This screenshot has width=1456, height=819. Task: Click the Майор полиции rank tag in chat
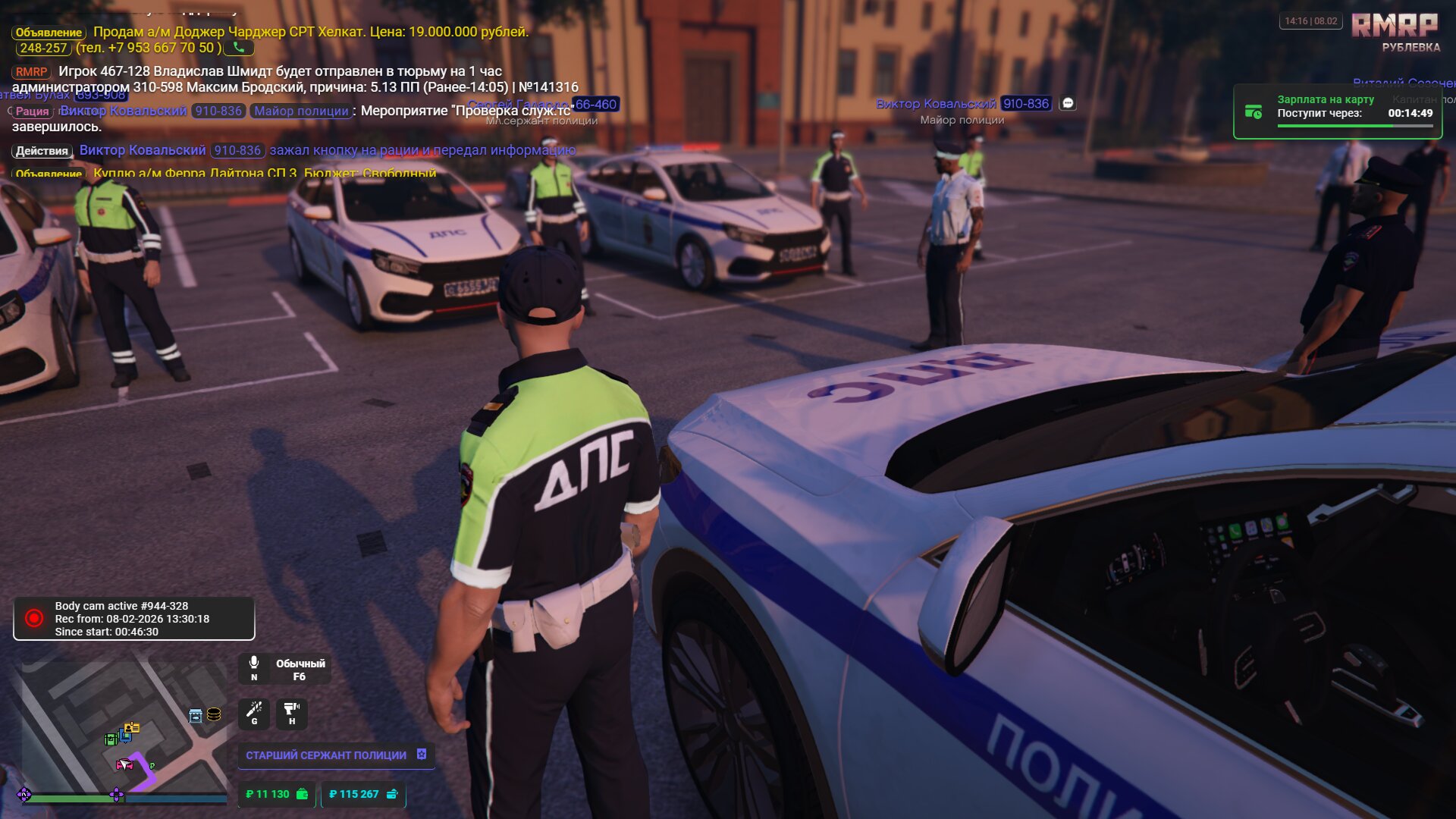301,111
